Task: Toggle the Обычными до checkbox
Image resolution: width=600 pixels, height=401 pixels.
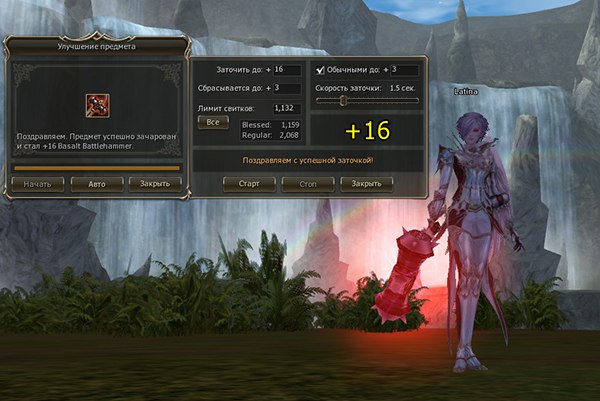Action: (320, 70)
